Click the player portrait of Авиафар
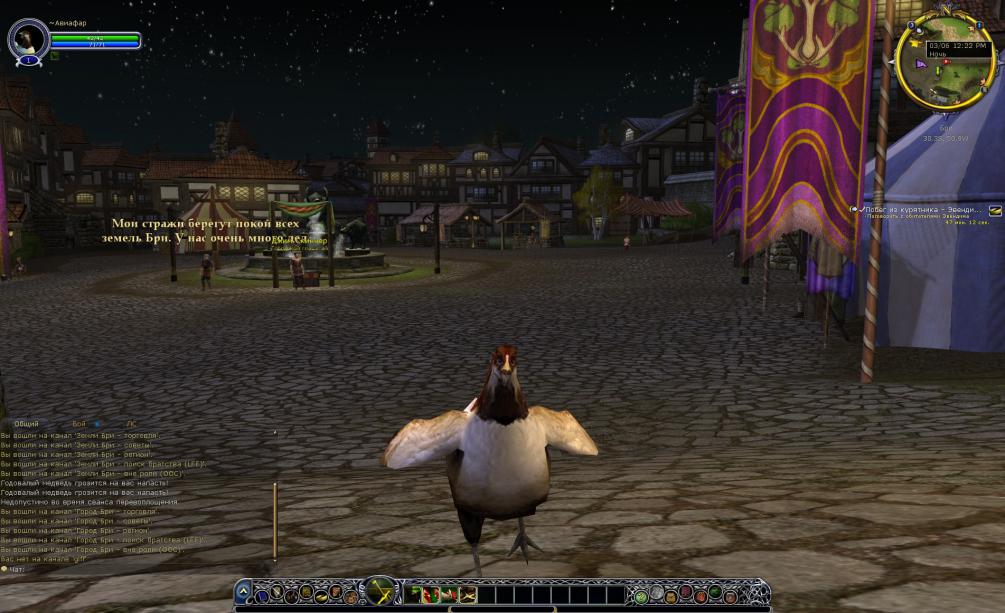 (x=27, y=39)
